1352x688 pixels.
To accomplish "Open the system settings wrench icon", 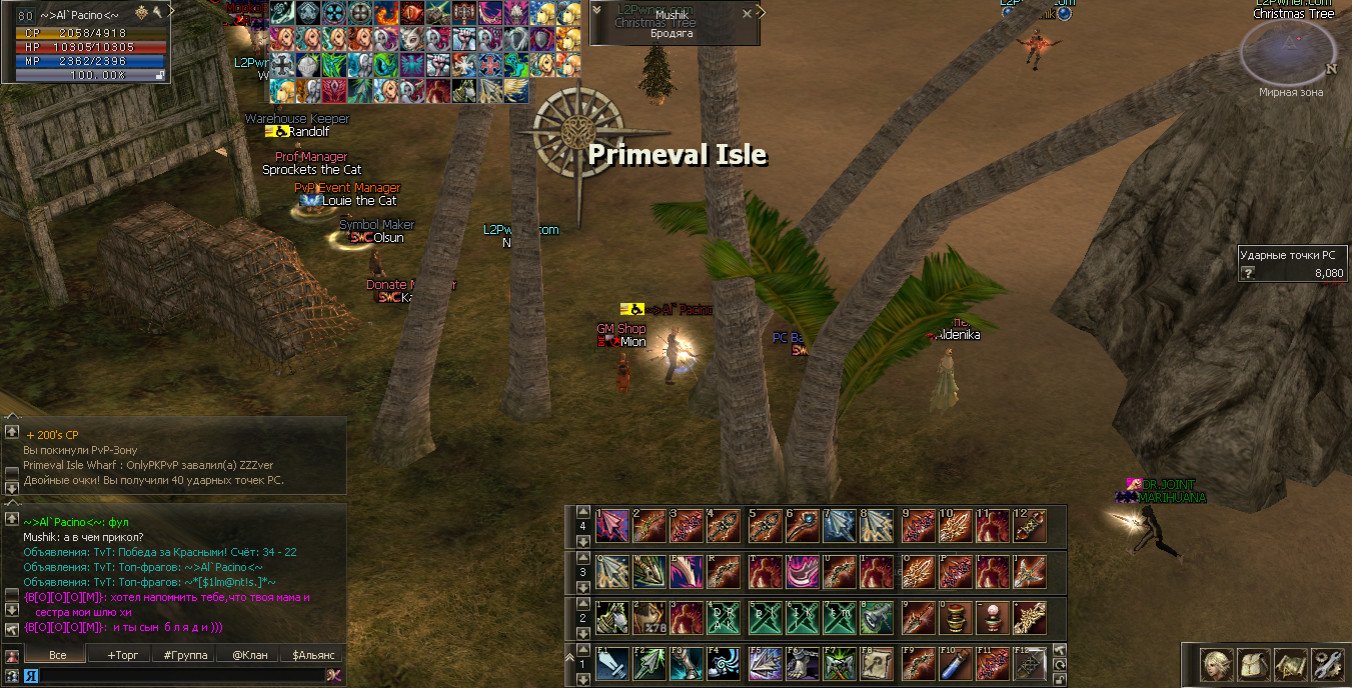I will [1328, 664].
